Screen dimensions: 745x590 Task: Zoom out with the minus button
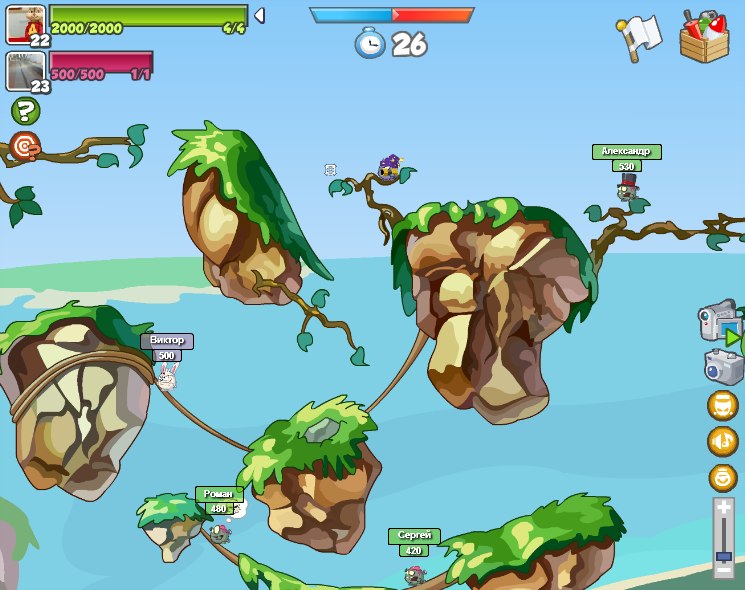724,569
